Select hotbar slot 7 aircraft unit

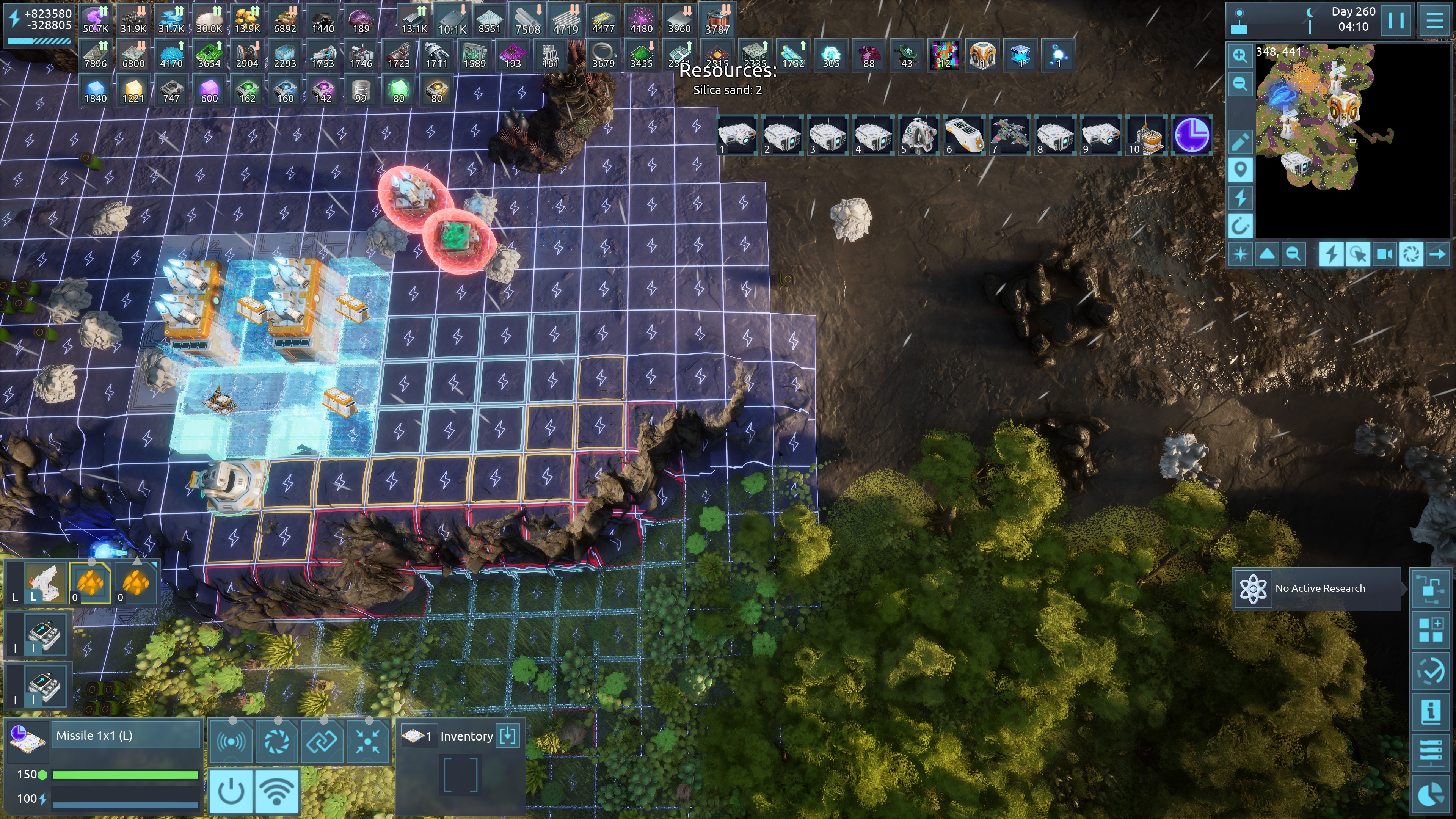pos(1009,136)
